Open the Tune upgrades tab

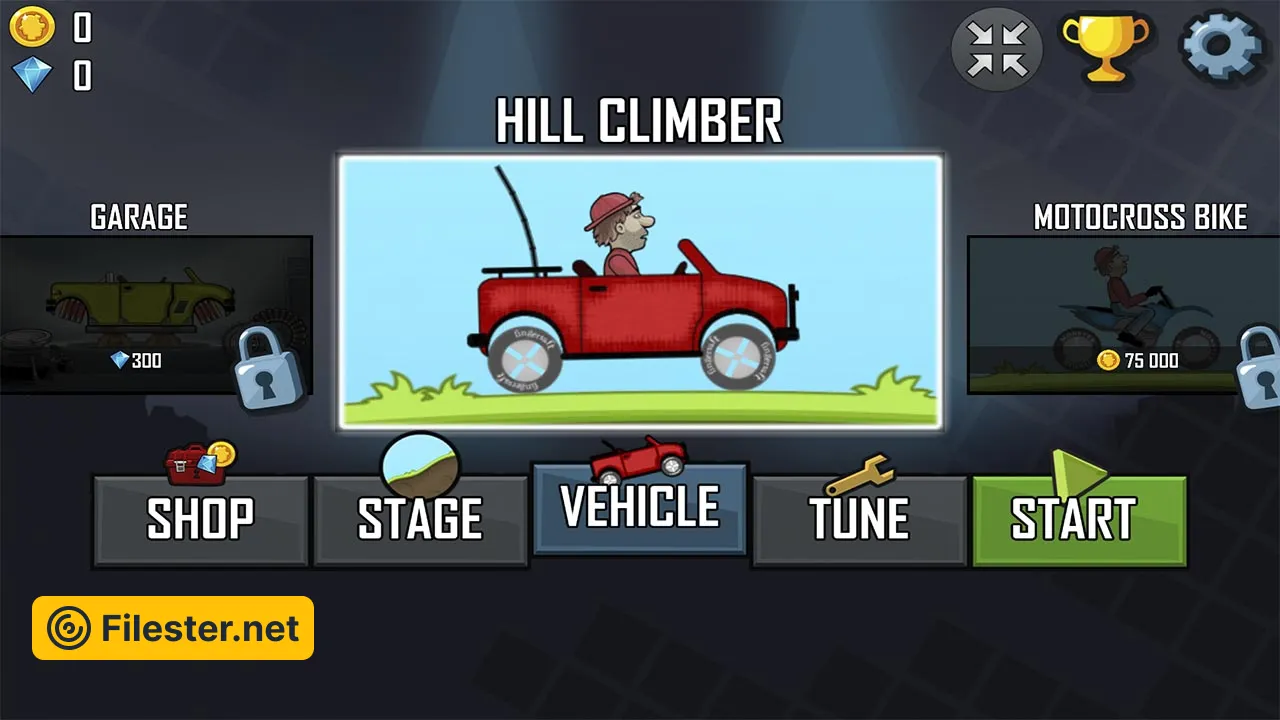click(860, 520)
